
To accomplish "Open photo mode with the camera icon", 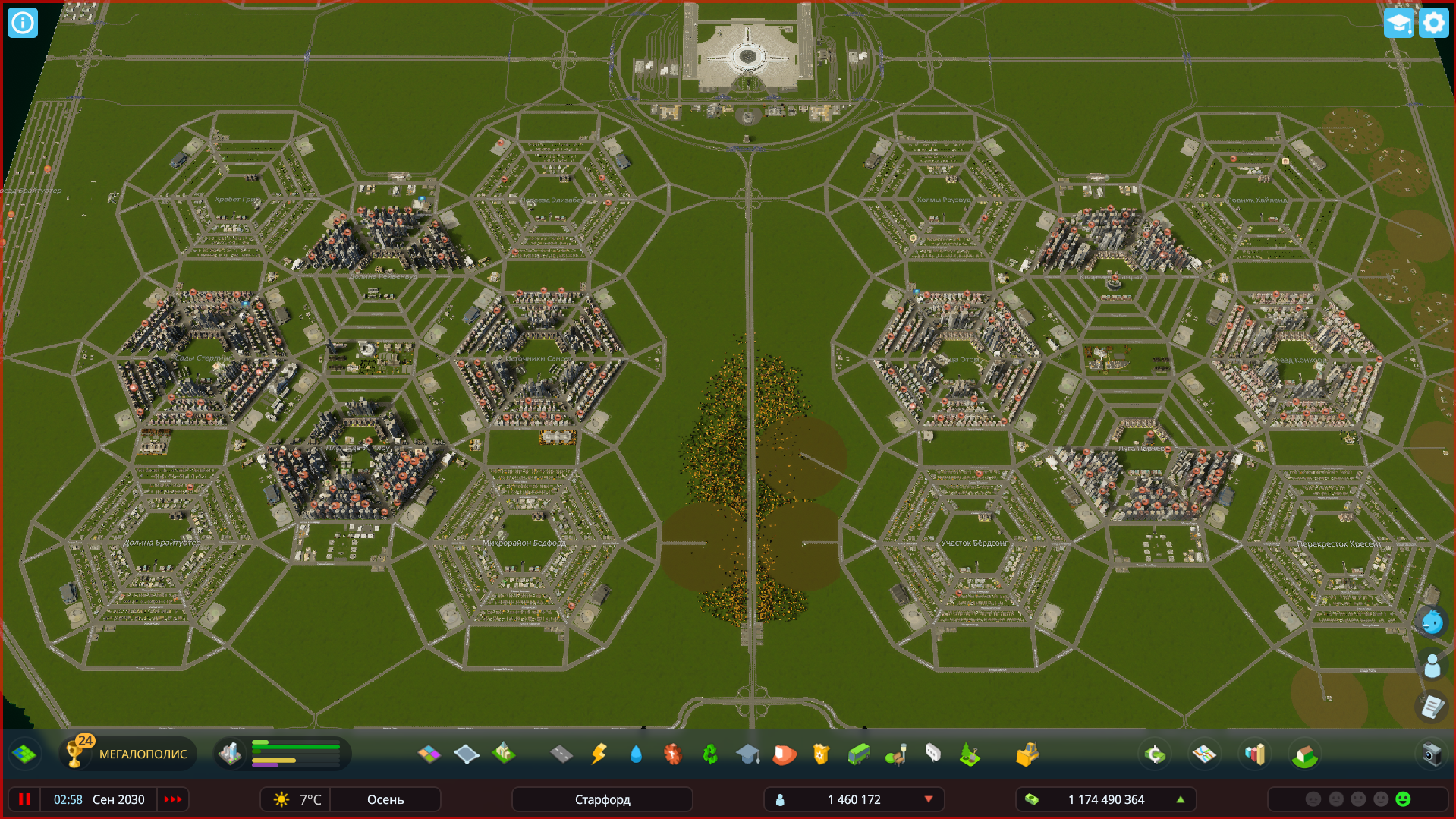I will coord(1432,754).
